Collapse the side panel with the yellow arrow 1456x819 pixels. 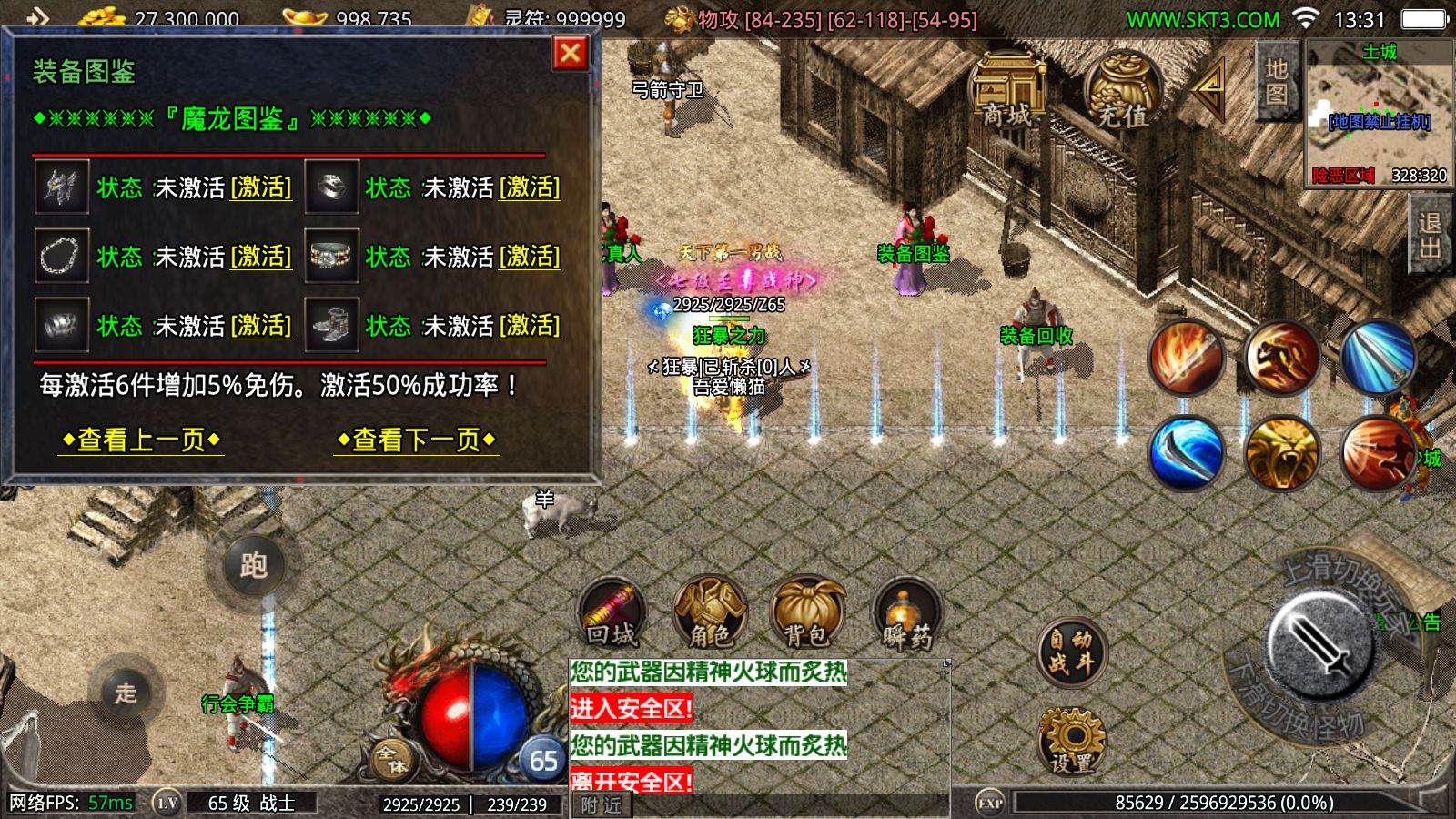(1210, 90)
